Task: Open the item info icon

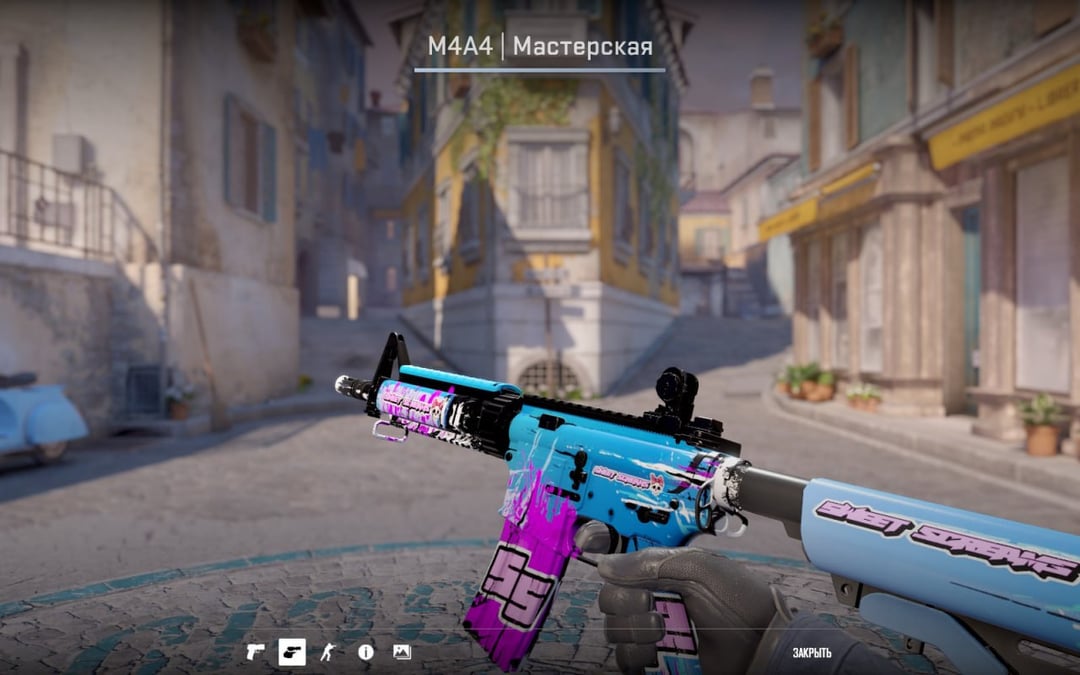Action: click(x=365, y=652)
